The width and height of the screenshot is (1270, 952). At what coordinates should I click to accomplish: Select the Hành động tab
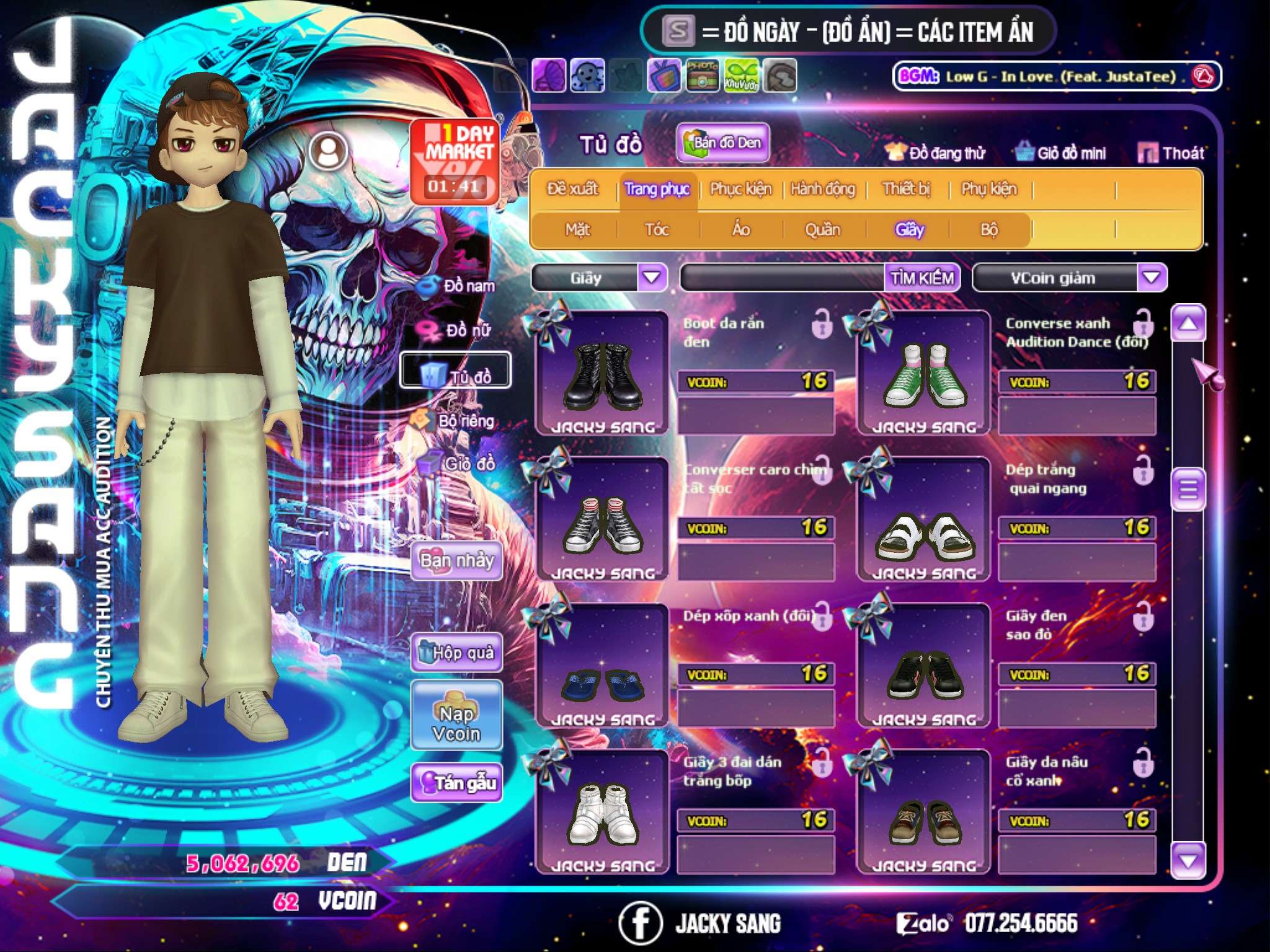822,189
